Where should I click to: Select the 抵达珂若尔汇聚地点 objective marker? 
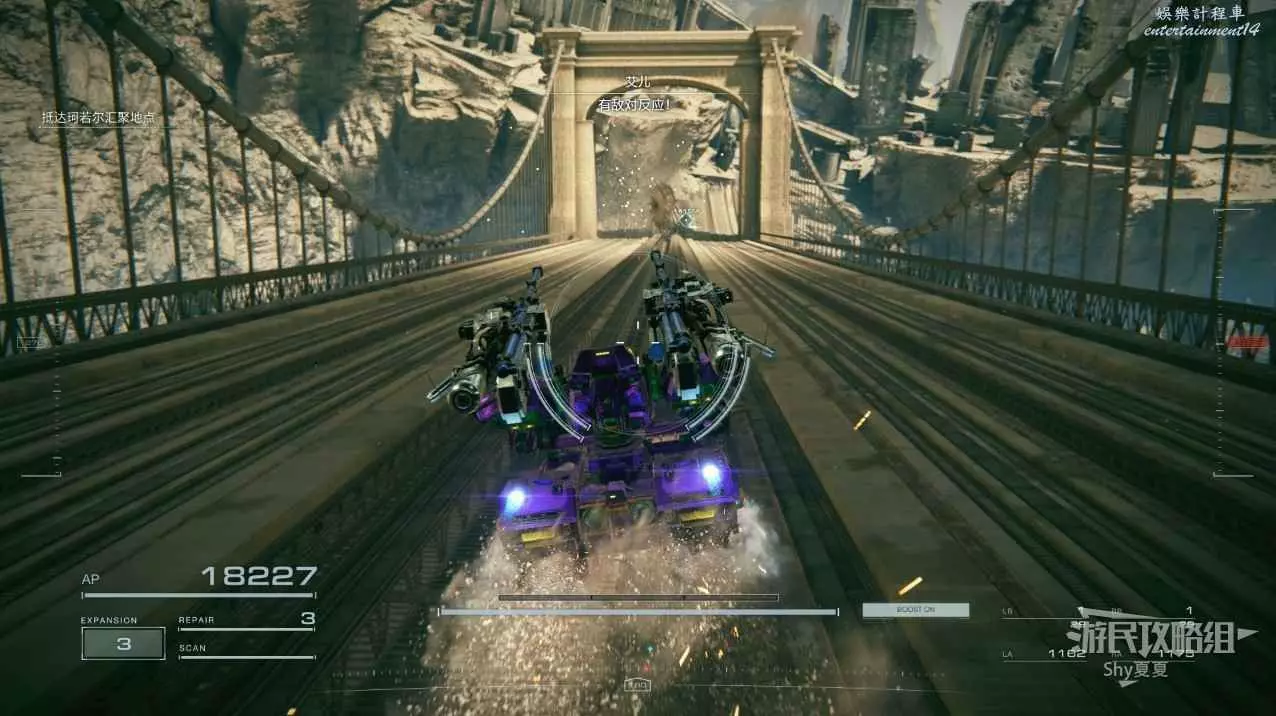pyautogui.click(x=98, y=119)
